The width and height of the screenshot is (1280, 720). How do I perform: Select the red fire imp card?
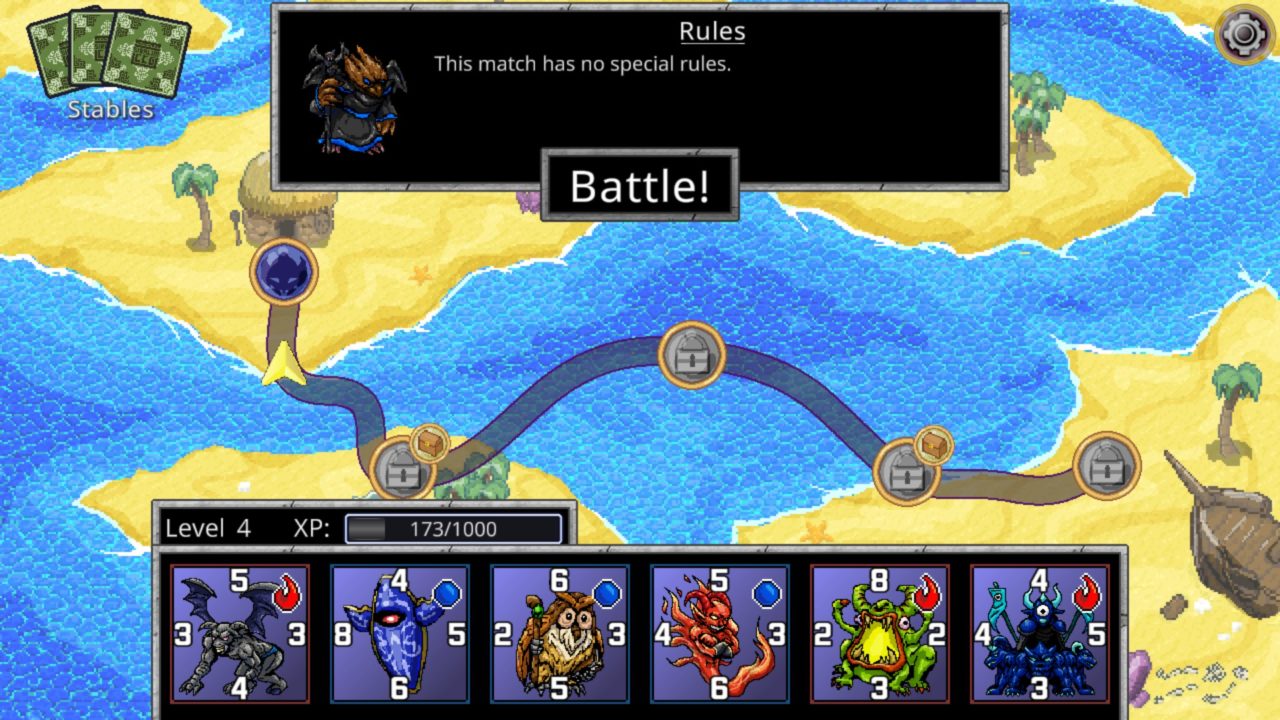720,633
